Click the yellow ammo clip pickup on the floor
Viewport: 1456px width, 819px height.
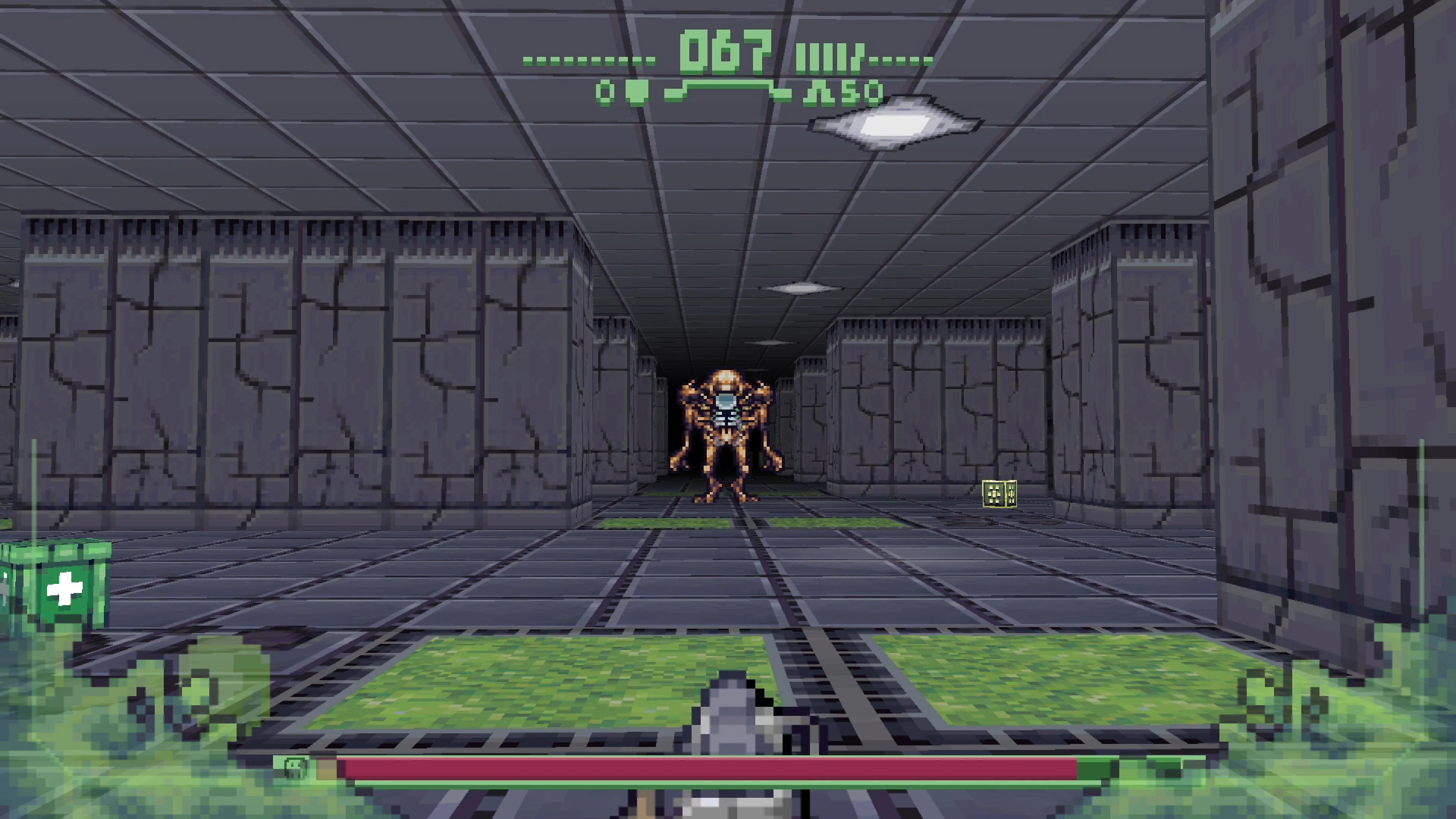999,493
